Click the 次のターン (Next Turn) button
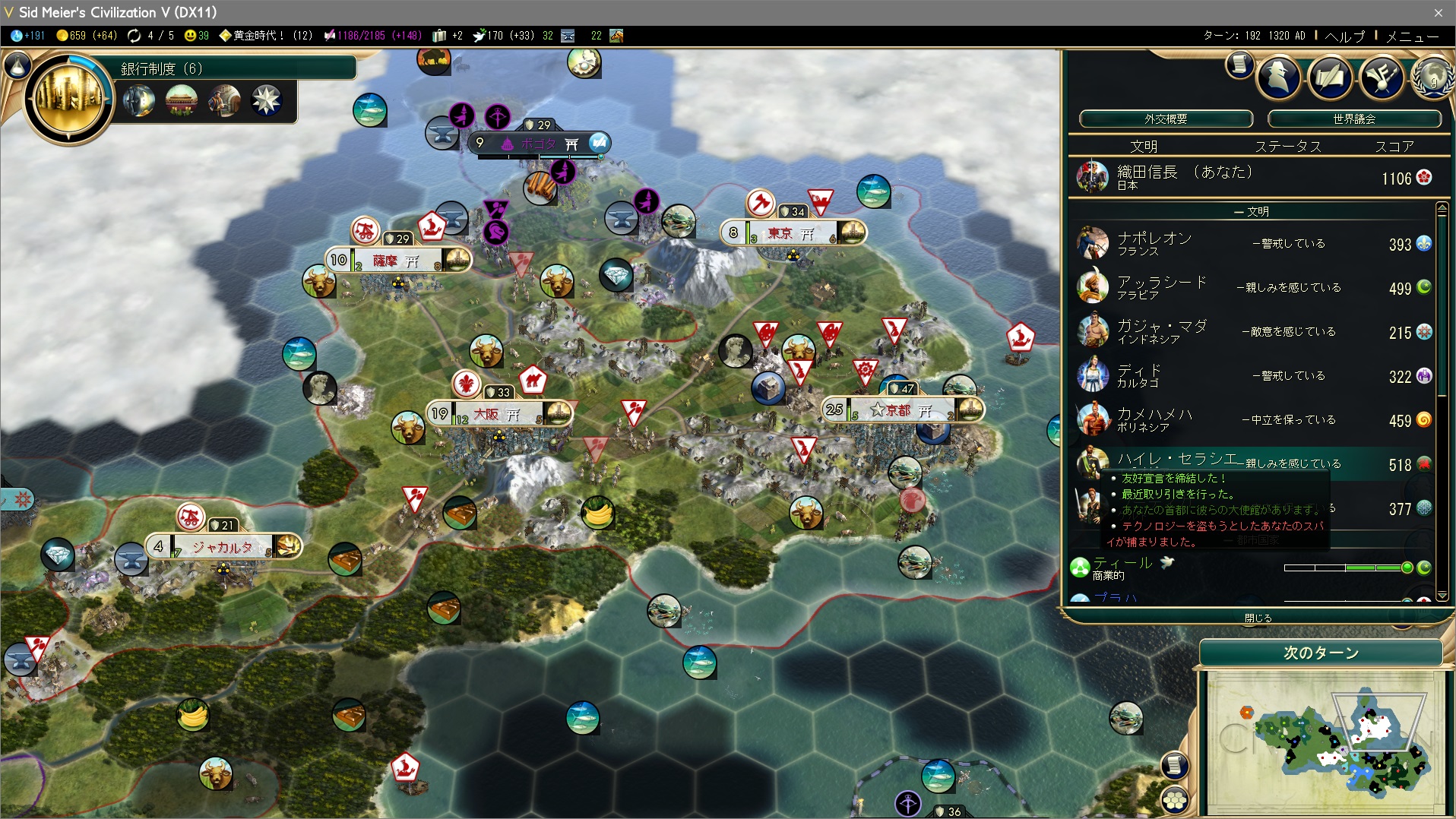1456x819 pixels. pos(1321,653)
